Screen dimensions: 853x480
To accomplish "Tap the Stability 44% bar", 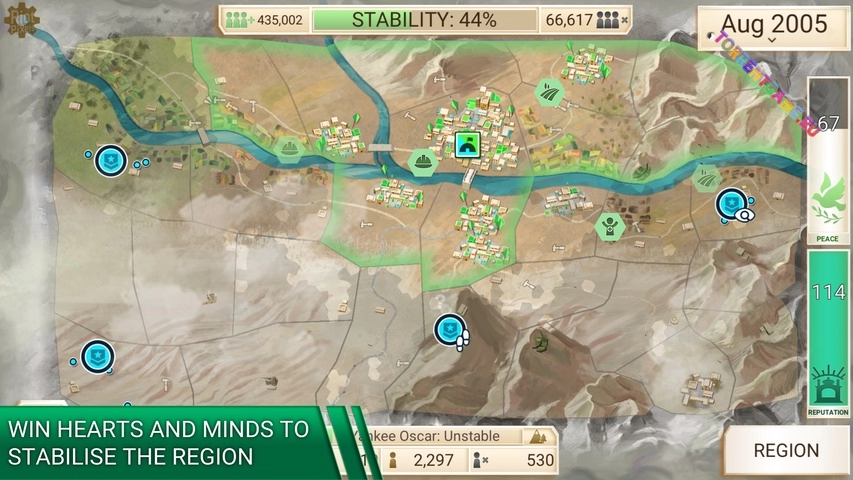I will [424, 20].
